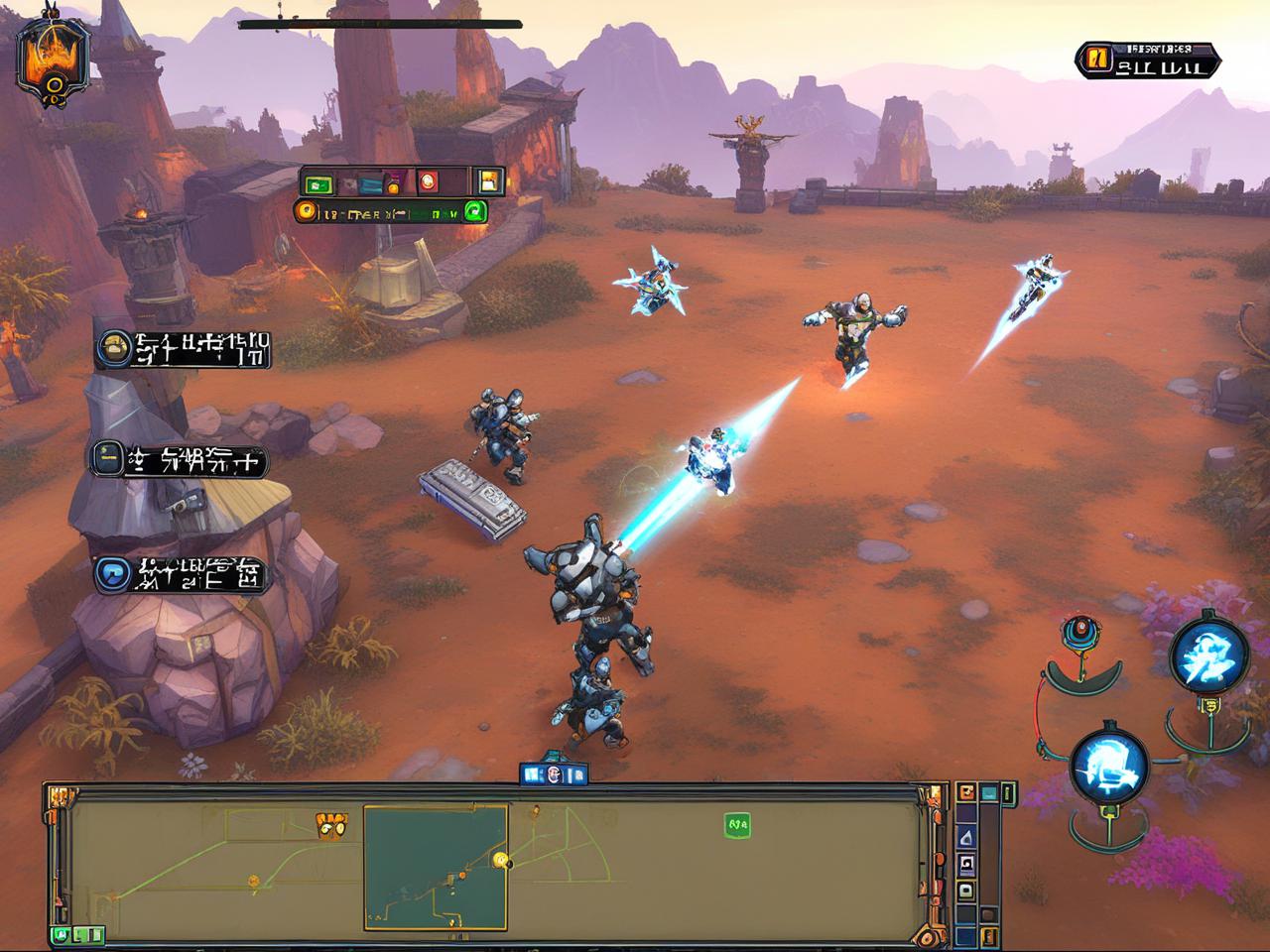Click the yellow square toolbar button
This screenshot has width=1270, height=952.
click(488, 181)
